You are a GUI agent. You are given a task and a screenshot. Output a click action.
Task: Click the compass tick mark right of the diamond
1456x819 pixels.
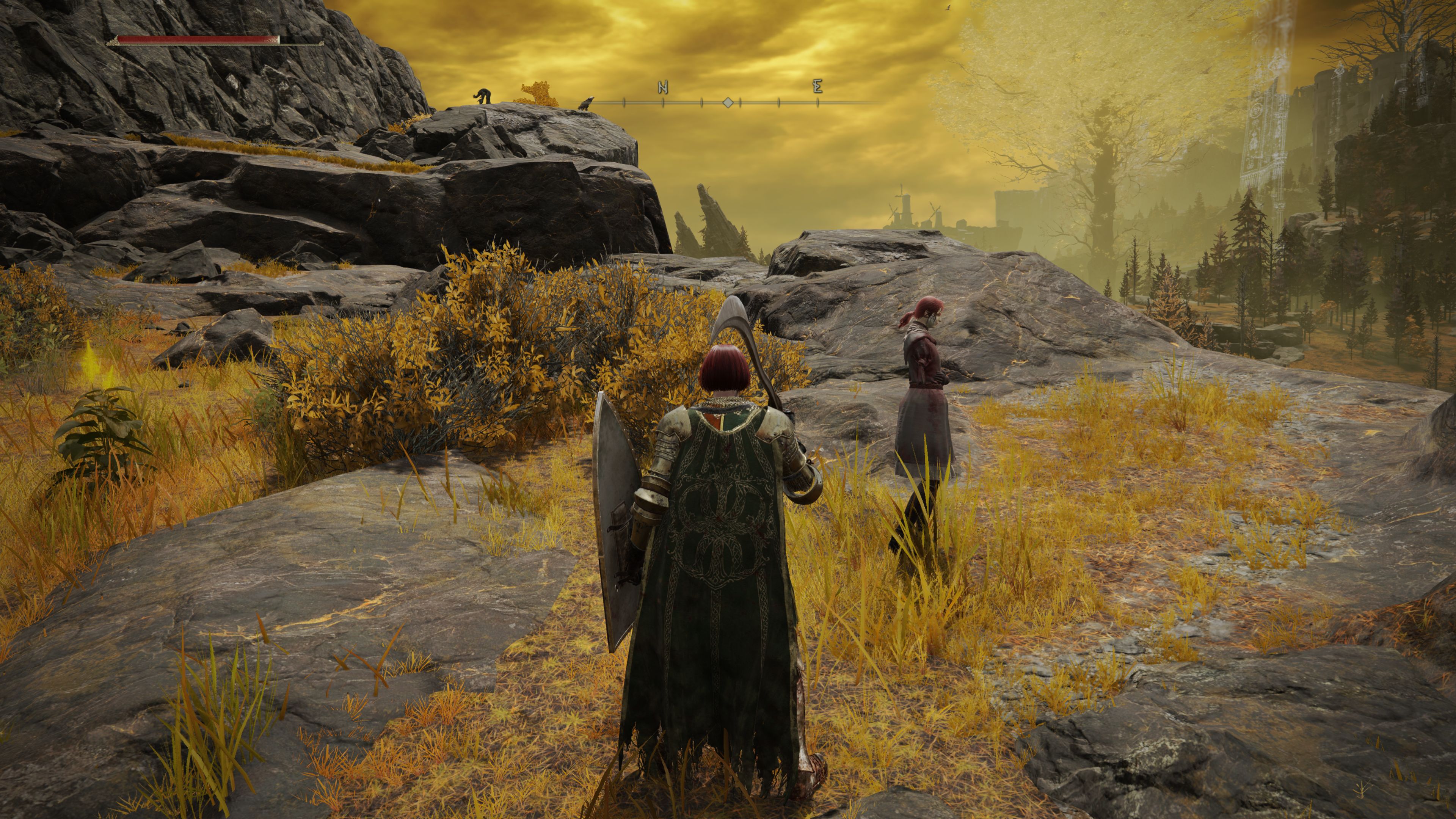(740, 103)
